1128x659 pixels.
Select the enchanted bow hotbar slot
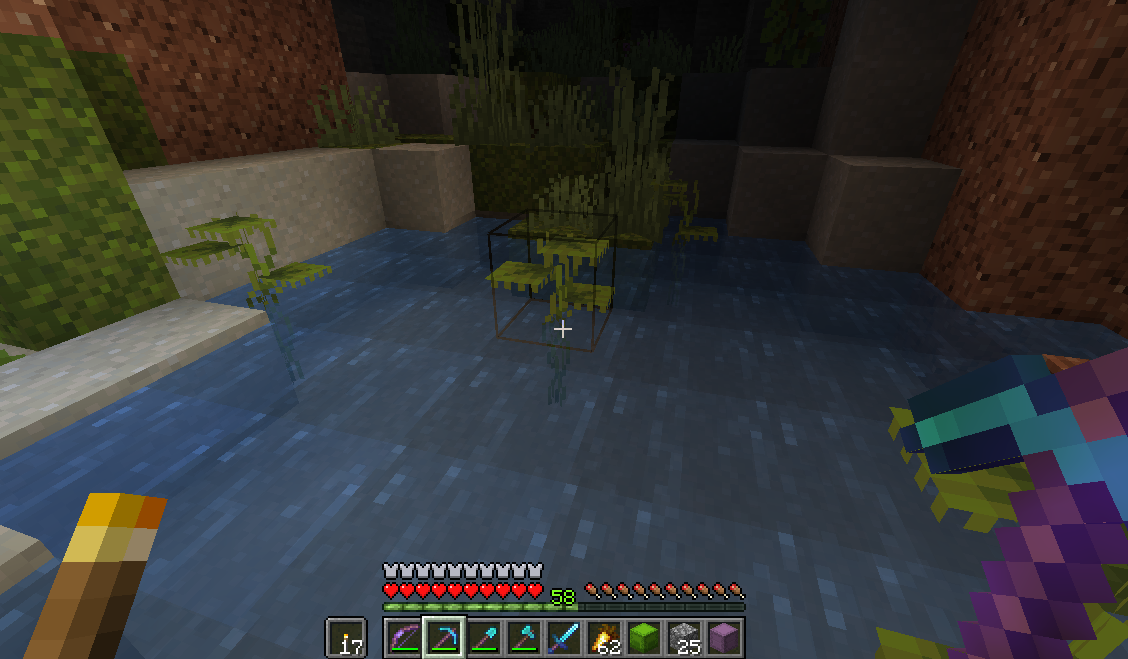pos(404,637)
